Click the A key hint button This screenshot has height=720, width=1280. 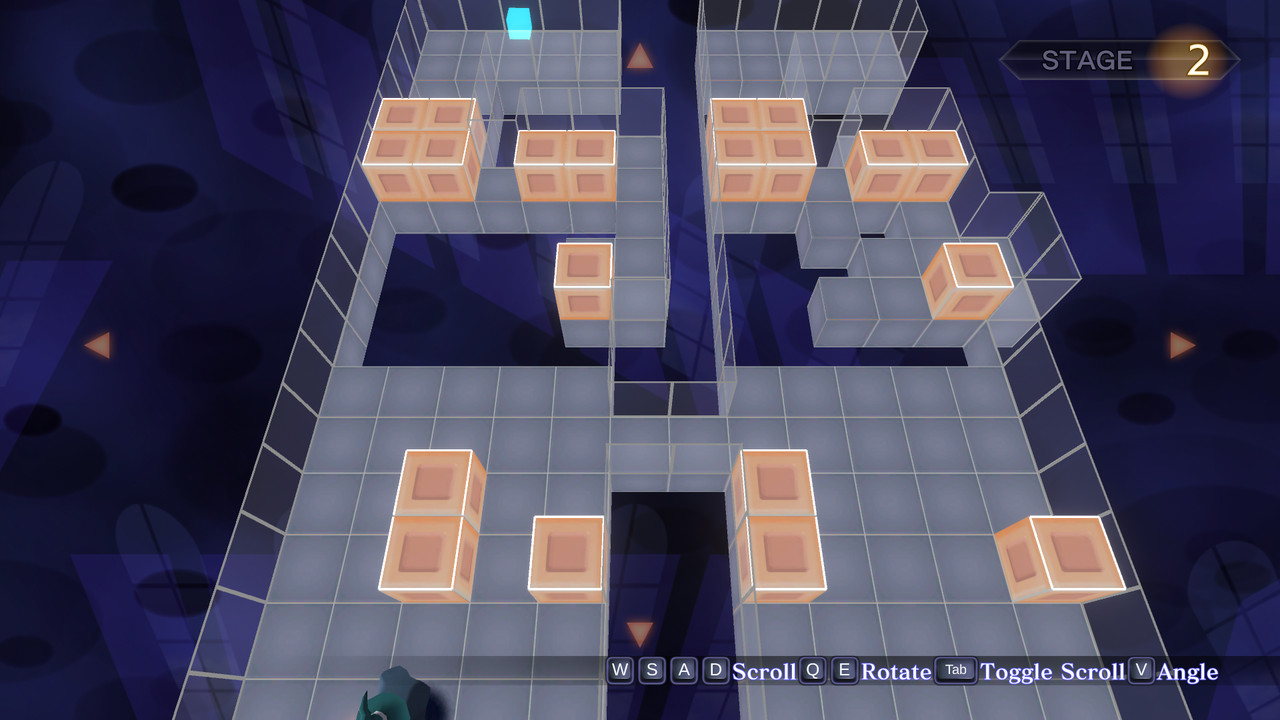[683, 671]
